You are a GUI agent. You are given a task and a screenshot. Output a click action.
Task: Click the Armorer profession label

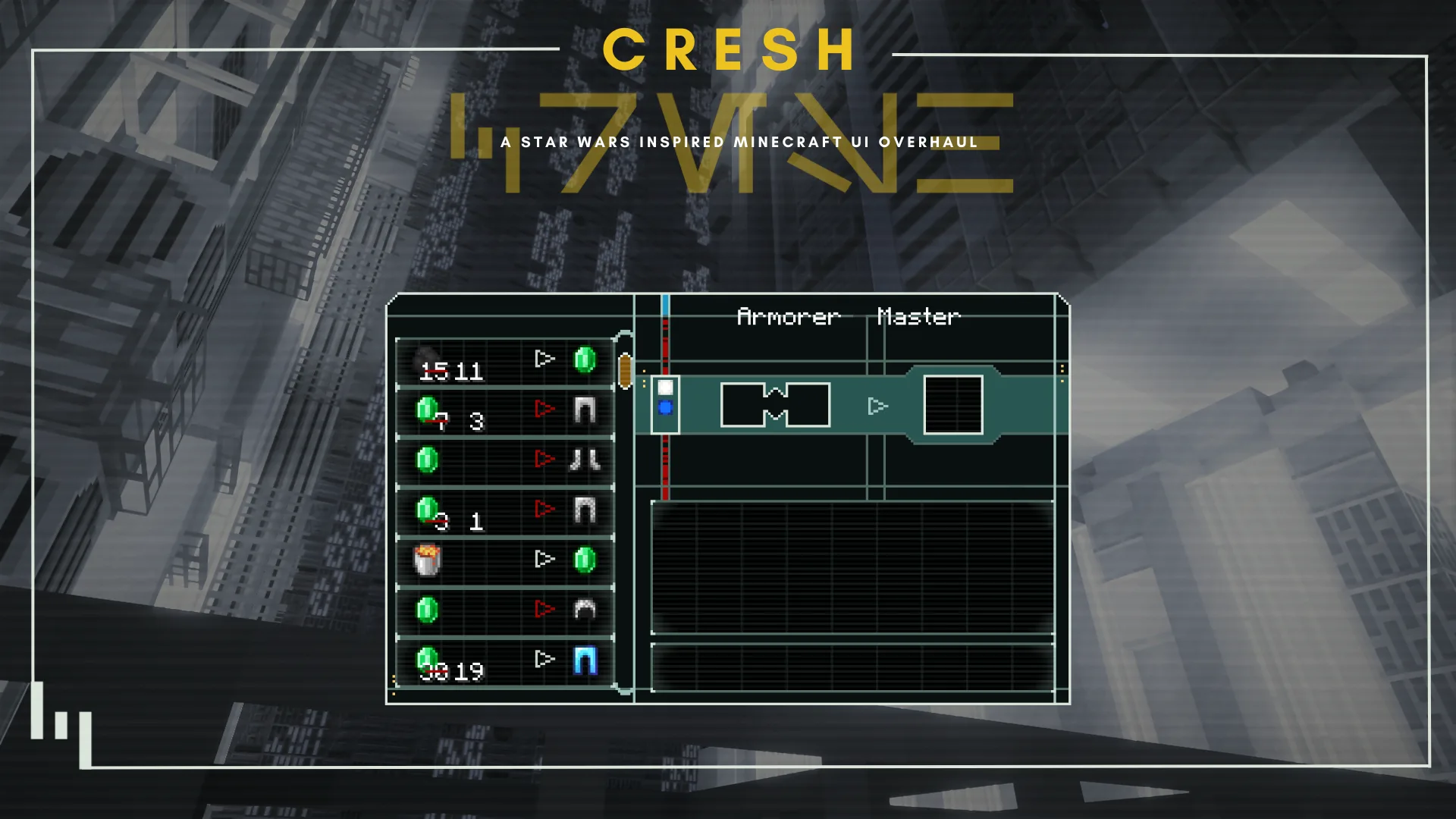789,317
